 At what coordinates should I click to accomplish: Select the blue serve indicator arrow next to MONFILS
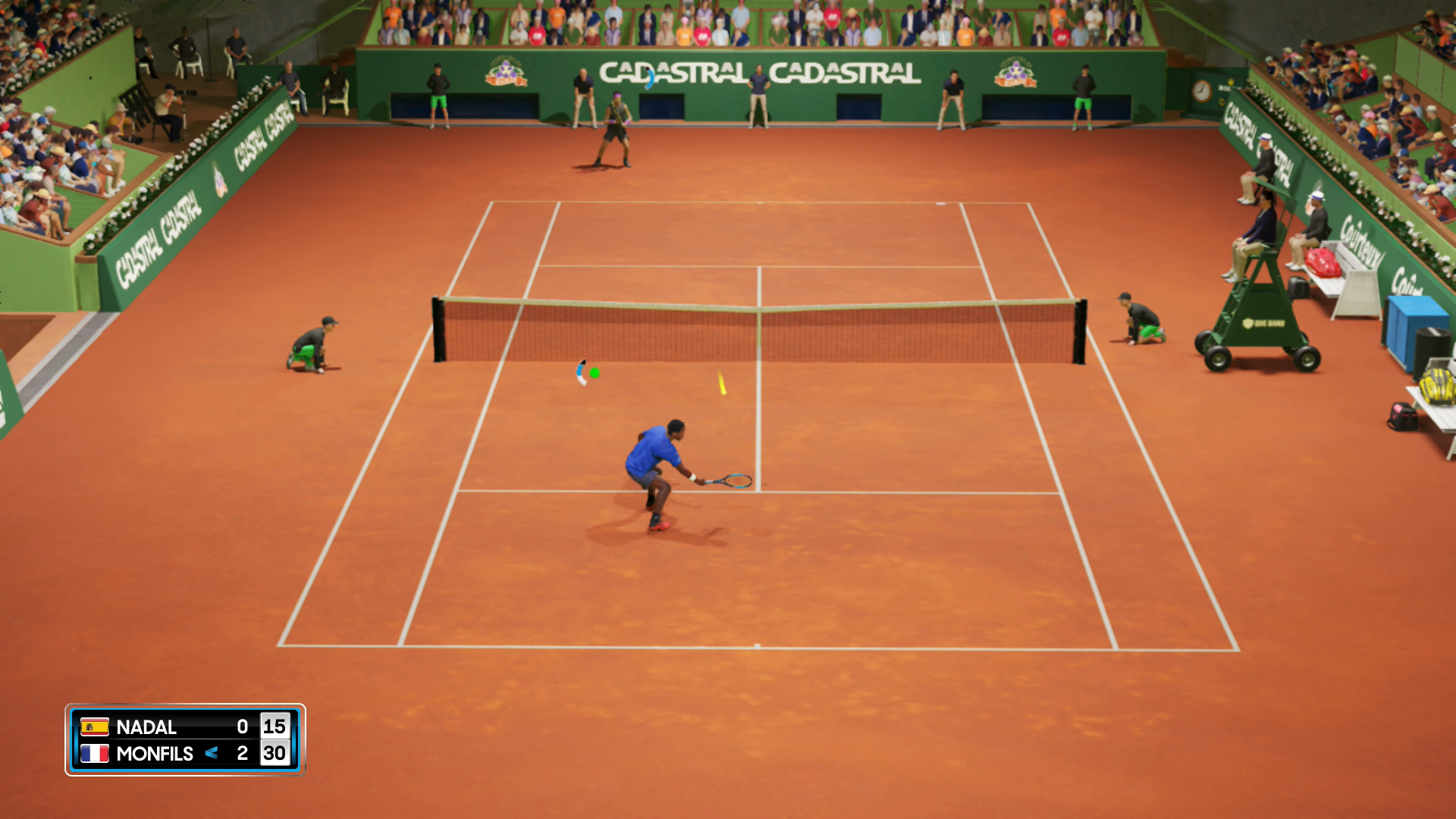(212, 754)
